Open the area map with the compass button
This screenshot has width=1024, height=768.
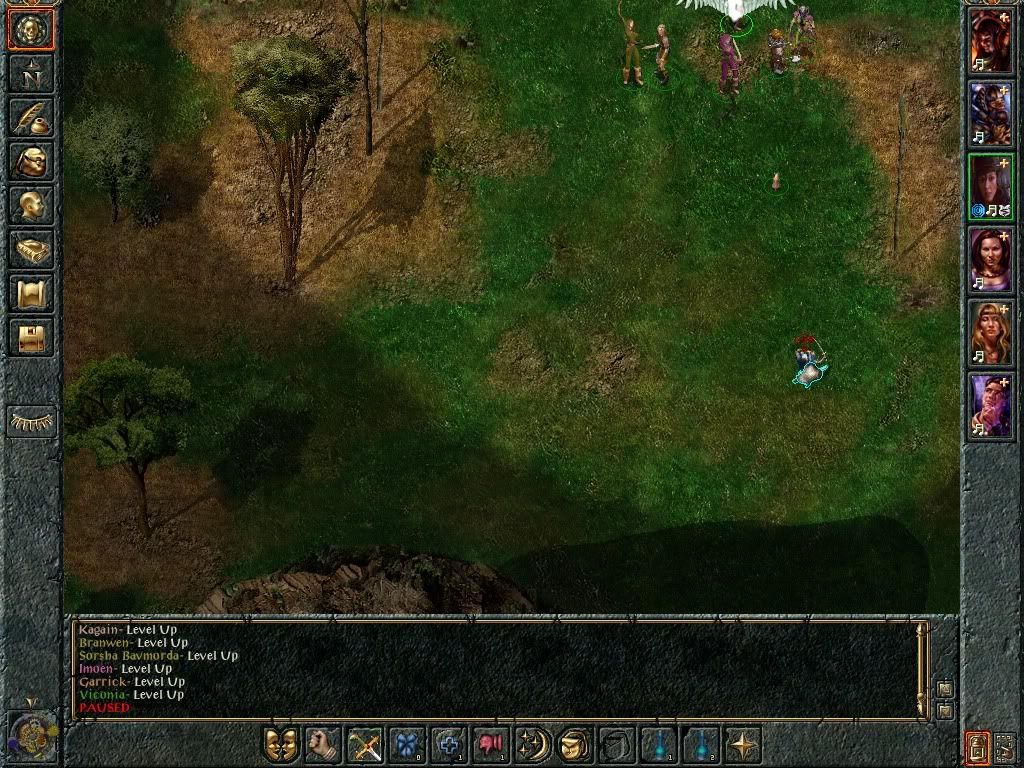point(31,73)
